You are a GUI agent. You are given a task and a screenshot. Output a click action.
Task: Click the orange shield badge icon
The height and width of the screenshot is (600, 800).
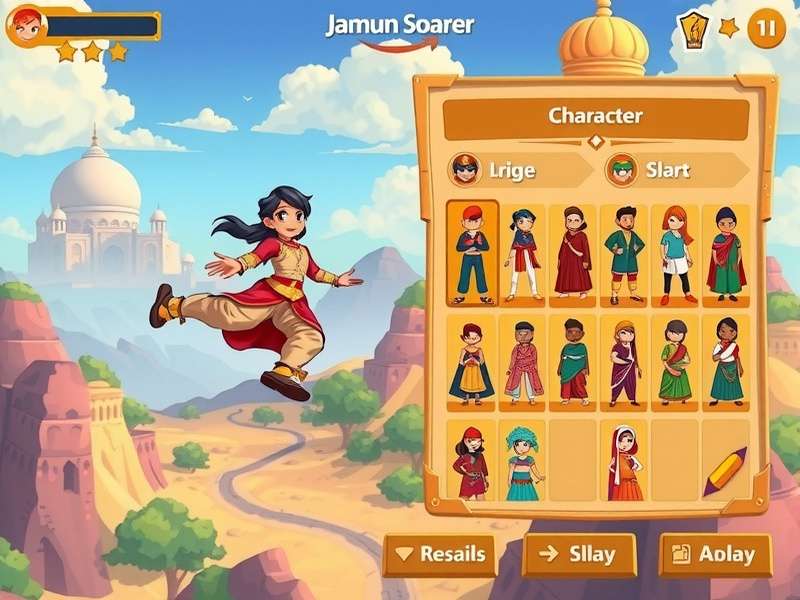pos(692,29)
